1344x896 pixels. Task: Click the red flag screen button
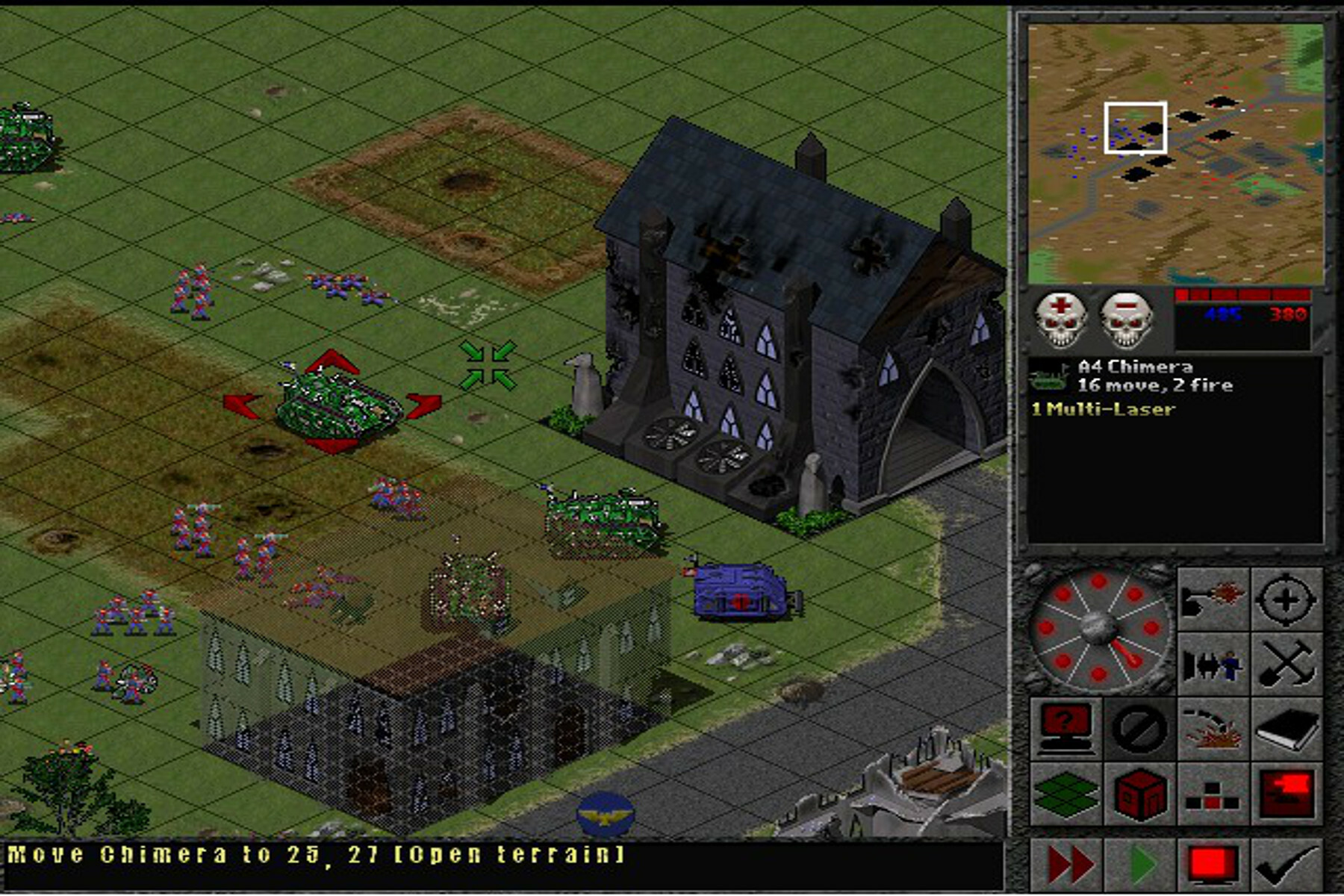coord(1286,793)
